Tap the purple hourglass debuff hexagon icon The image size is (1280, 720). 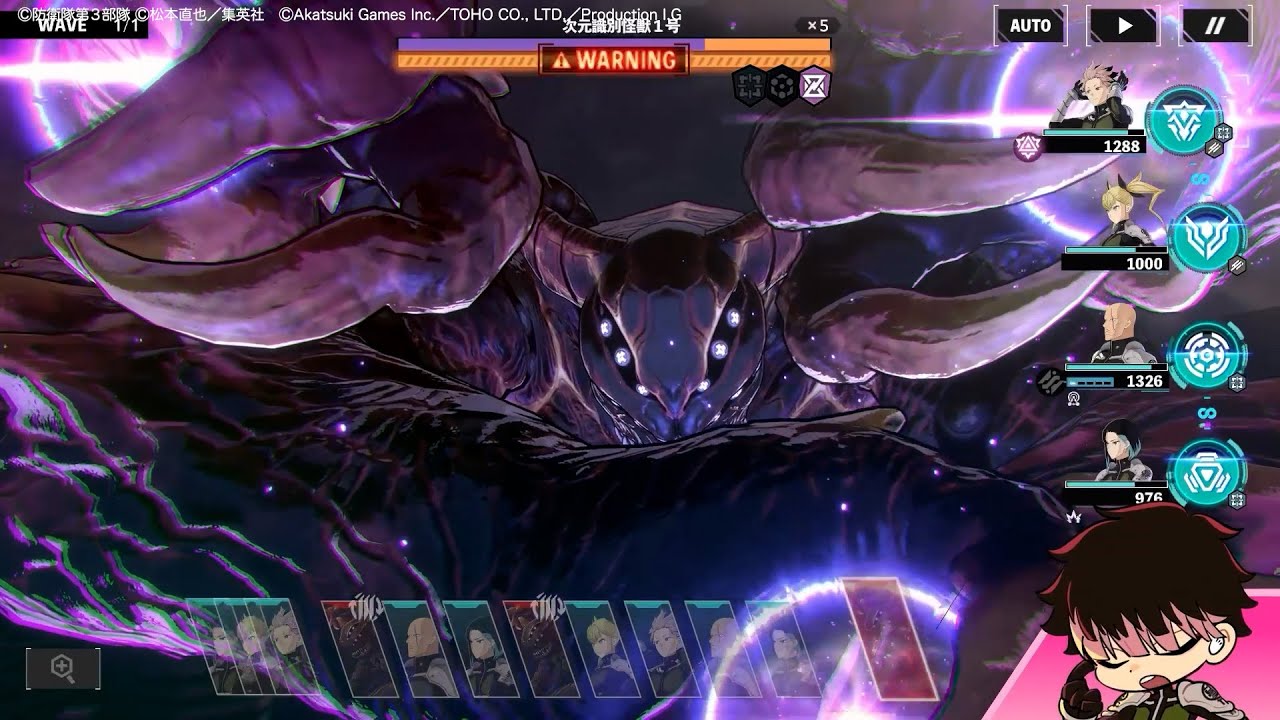[814, 86]
